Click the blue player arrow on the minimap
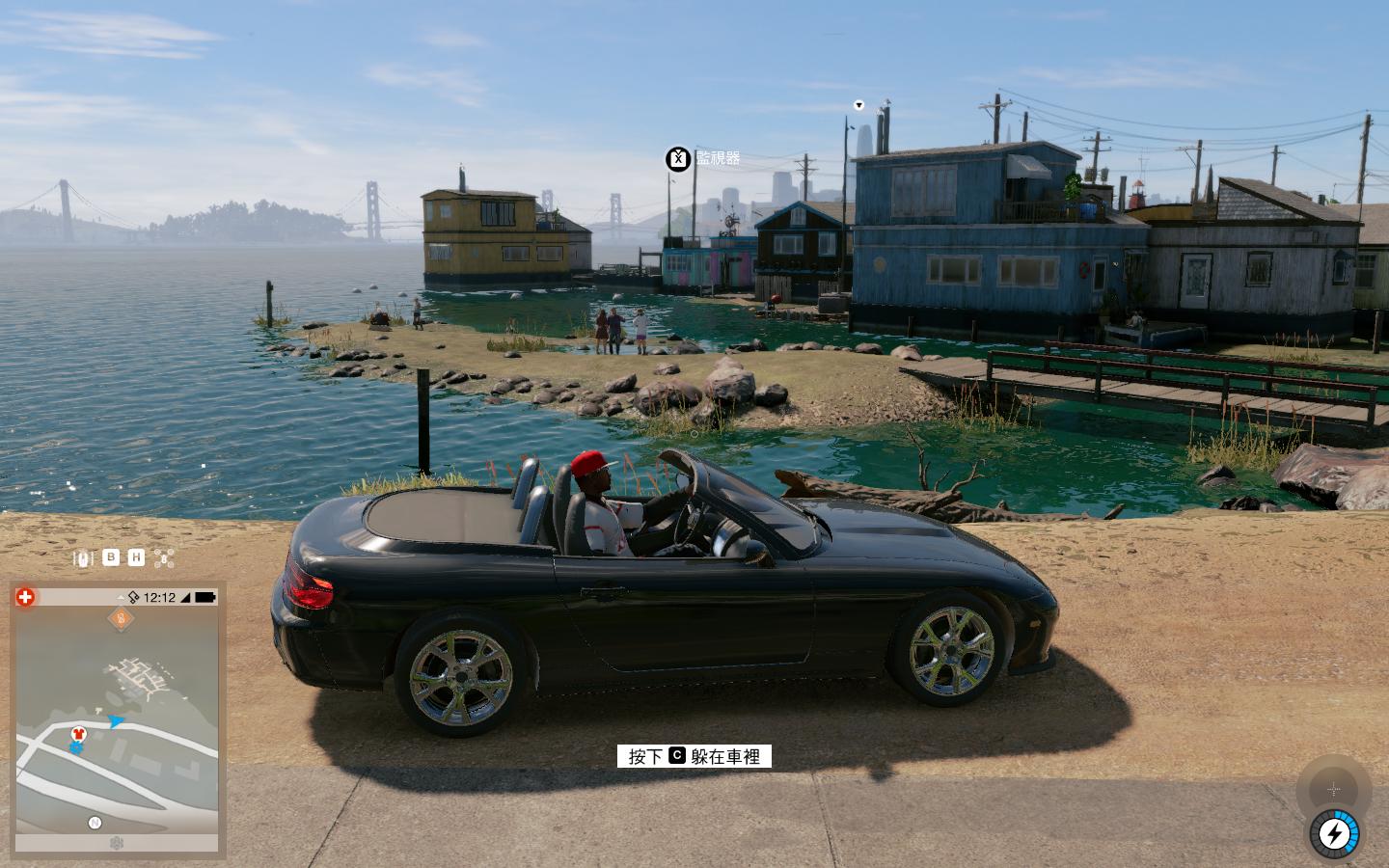 point(116,720)
